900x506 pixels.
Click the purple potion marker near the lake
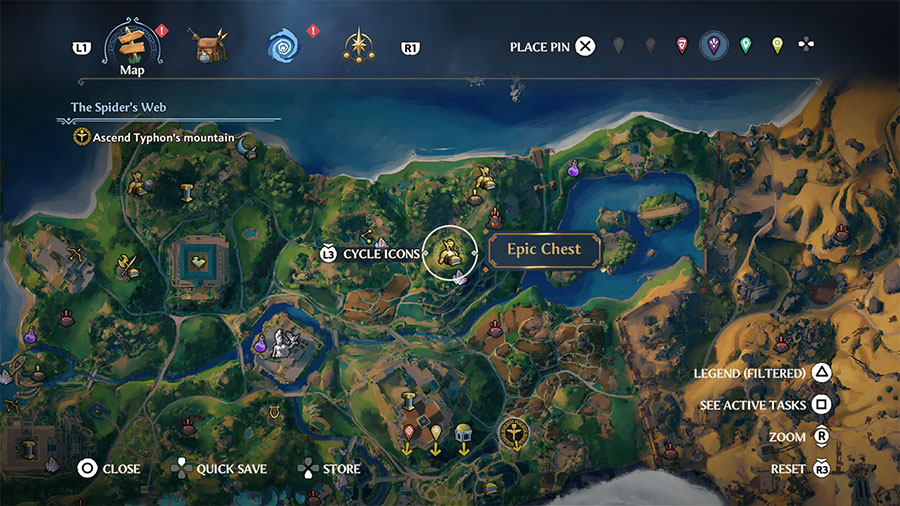click(575, 171)
